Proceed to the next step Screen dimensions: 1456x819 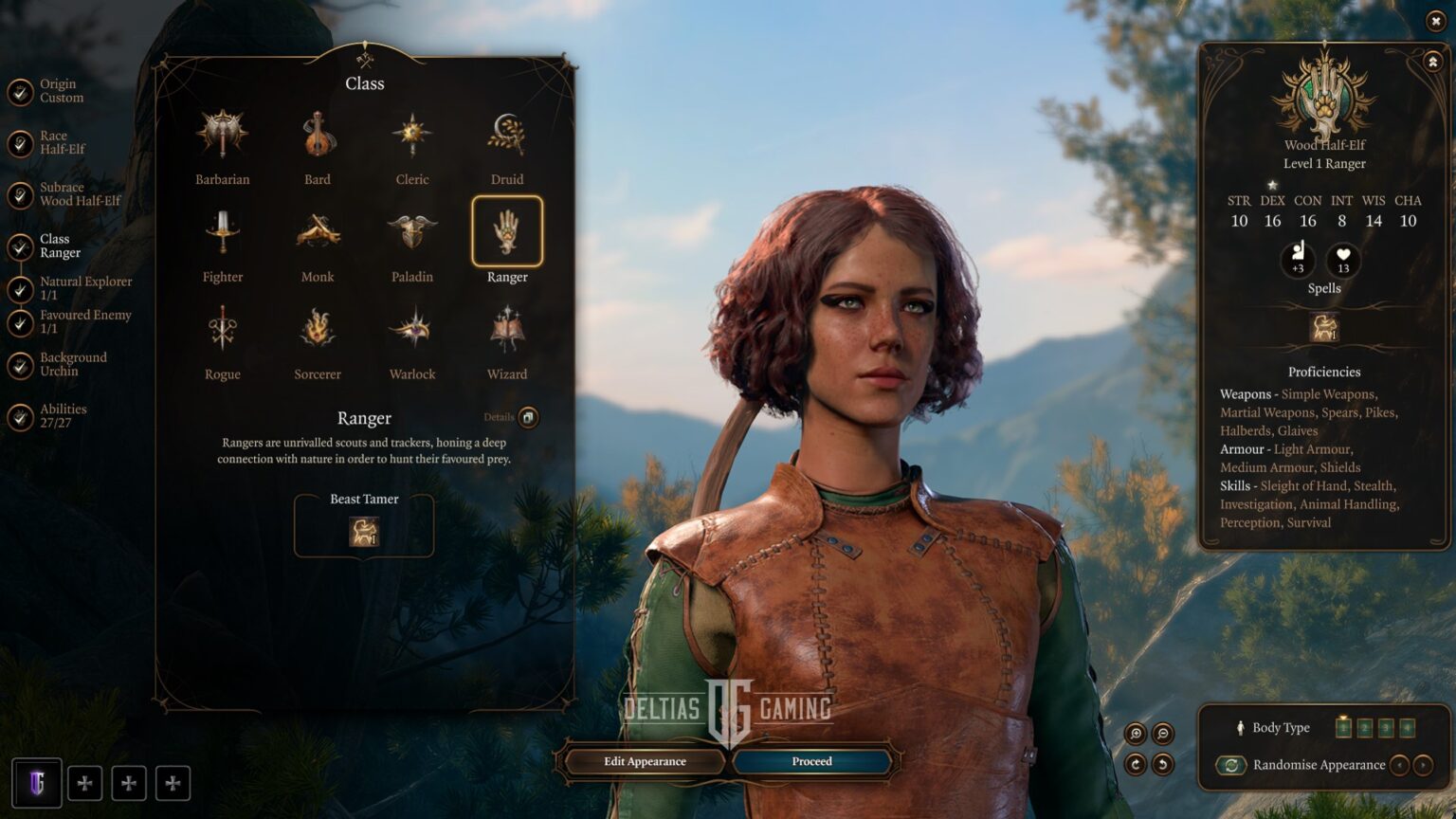pyautogui.click(x=812, y=761)
